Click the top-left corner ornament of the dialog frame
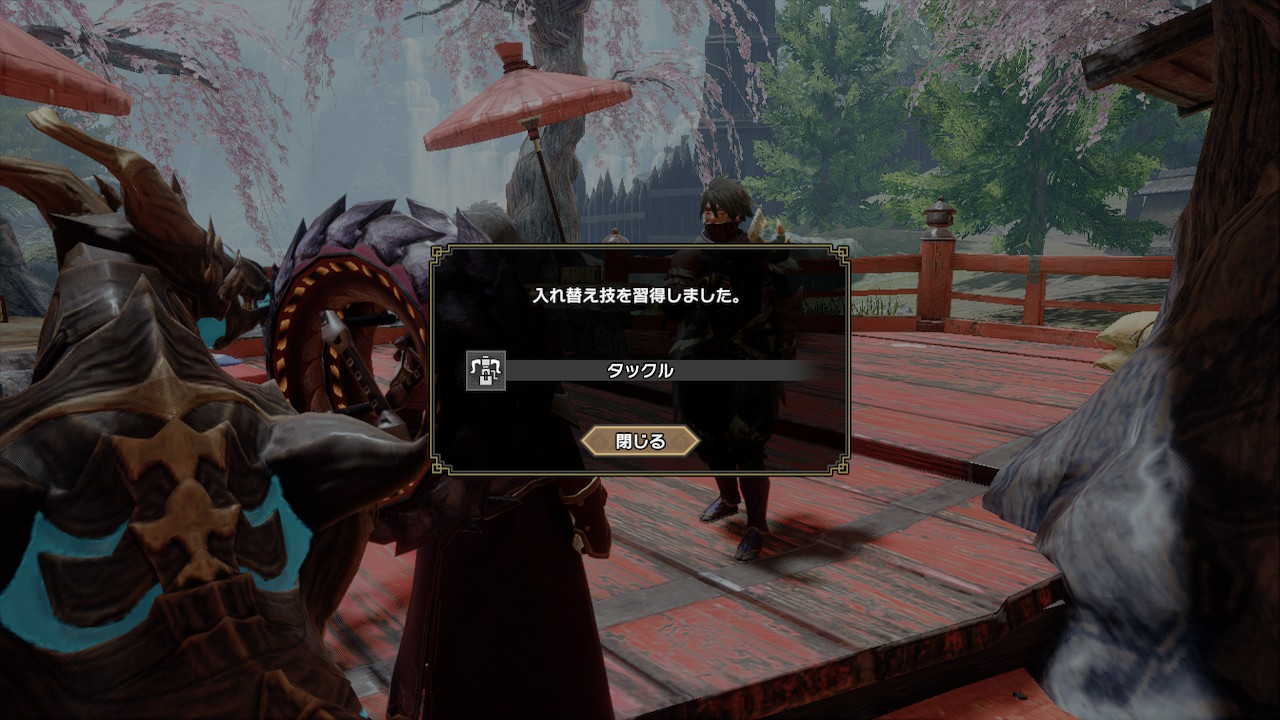Viewport: 1280px width, 720px height. tap(437, 253)
